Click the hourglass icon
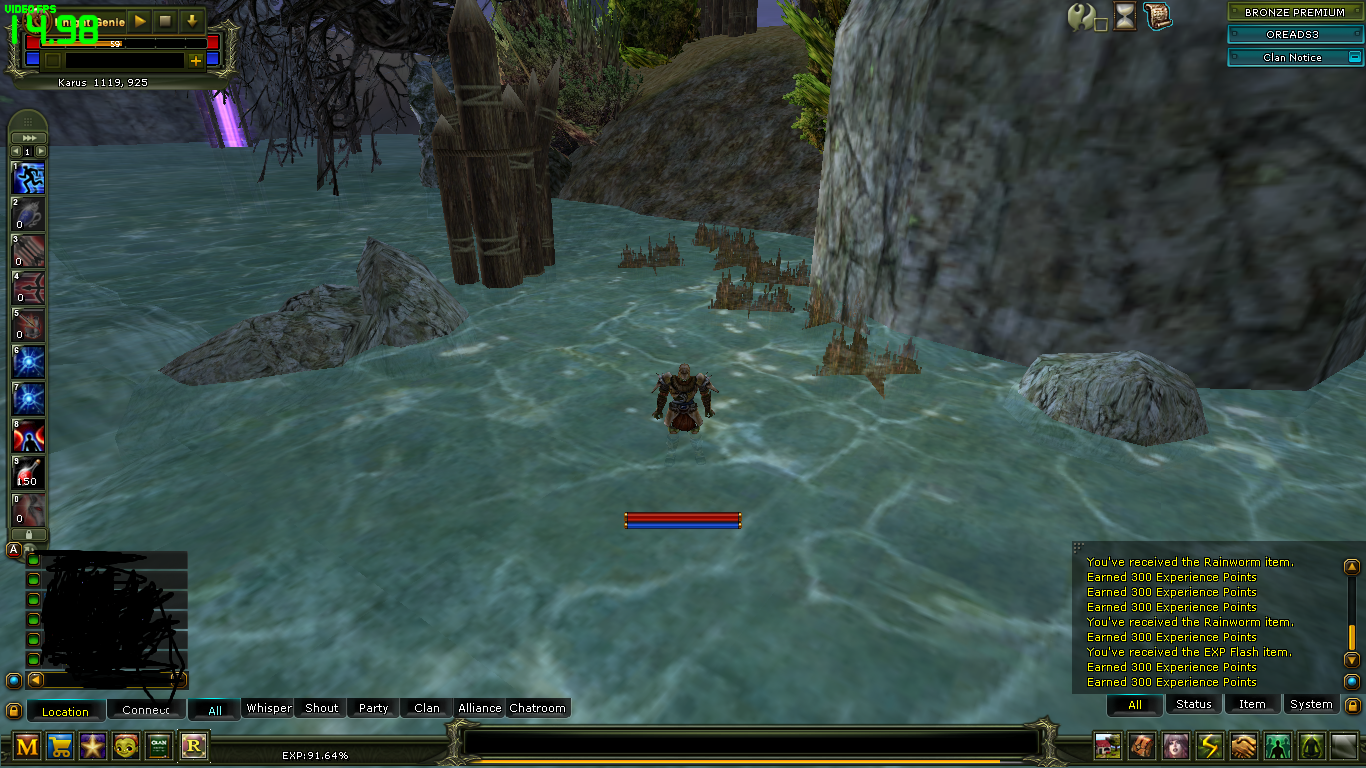This screenshot has height=768, width=1366. click(1125, 16)
